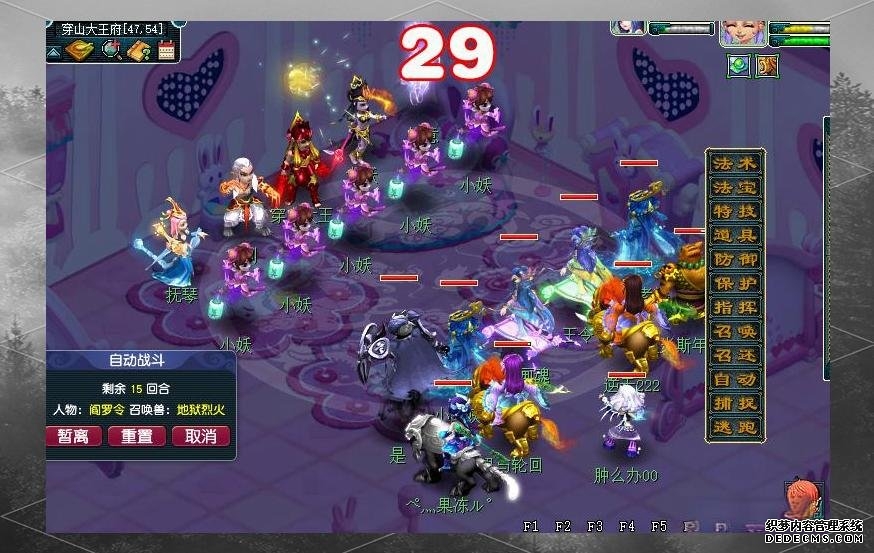Open the 指挥 command option
The height and width of the screenshot is (553, 874).
tap(735, 308)
